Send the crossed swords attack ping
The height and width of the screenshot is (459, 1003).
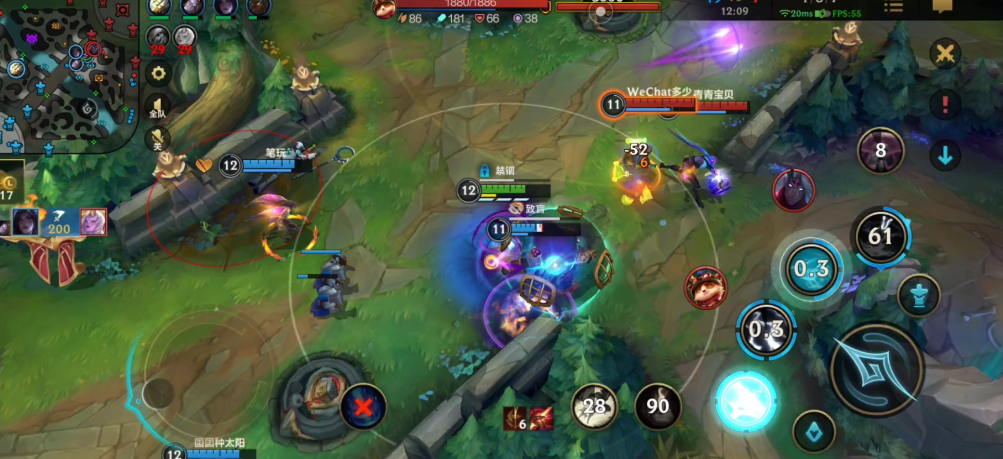[944, 54]
